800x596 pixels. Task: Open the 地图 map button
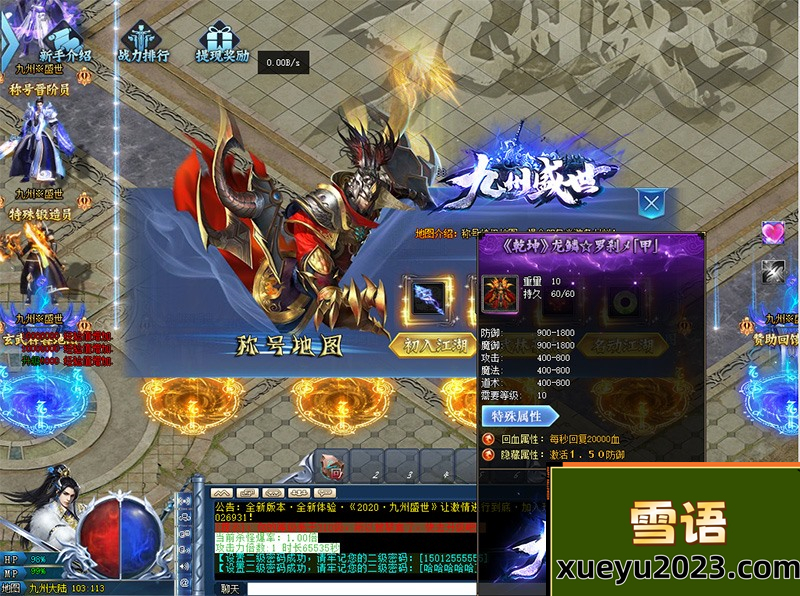tap(11, 588)
